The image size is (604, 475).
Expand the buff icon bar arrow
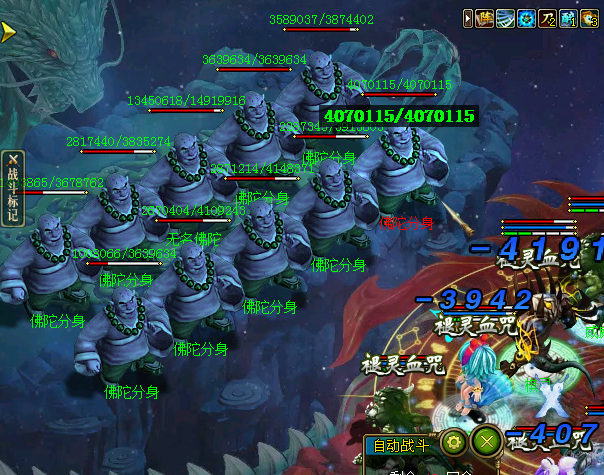point(469,18)
